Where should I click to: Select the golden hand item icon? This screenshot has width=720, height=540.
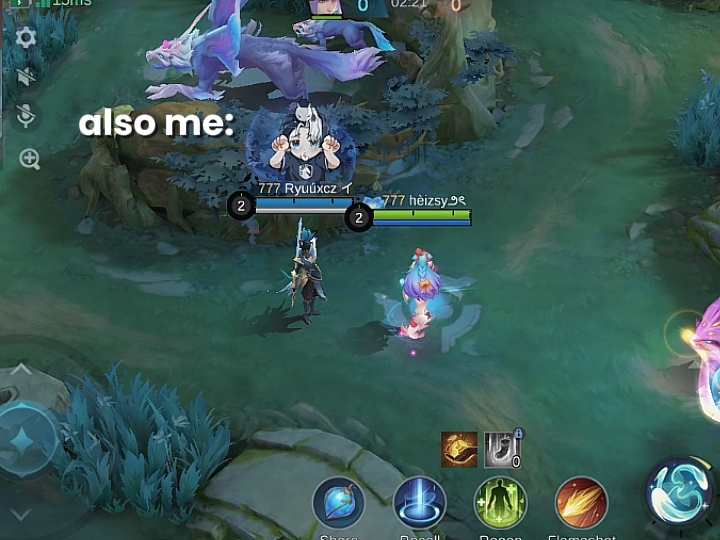point(459,450)
